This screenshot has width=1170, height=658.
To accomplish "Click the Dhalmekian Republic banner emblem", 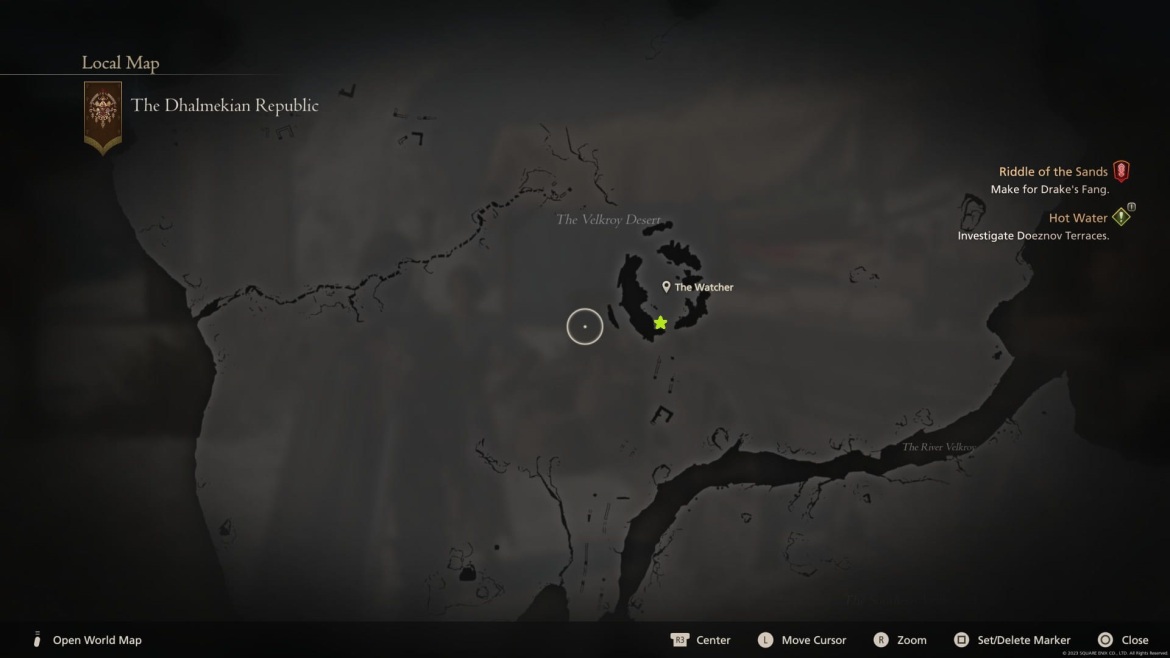I will click(x=104, y=112).
